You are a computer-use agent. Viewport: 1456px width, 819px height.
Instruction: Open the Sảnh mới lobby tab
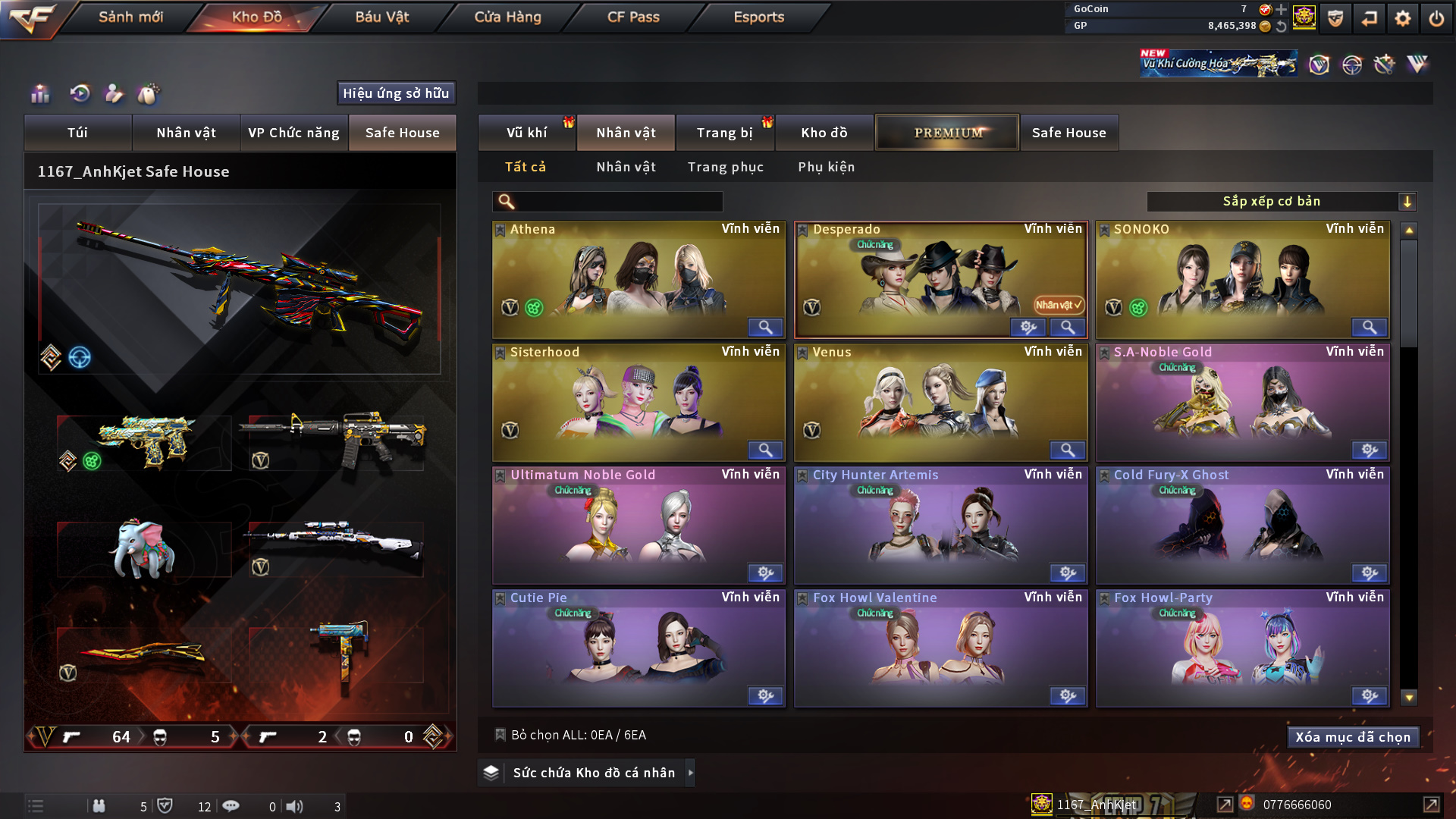(x=130, y=17)
